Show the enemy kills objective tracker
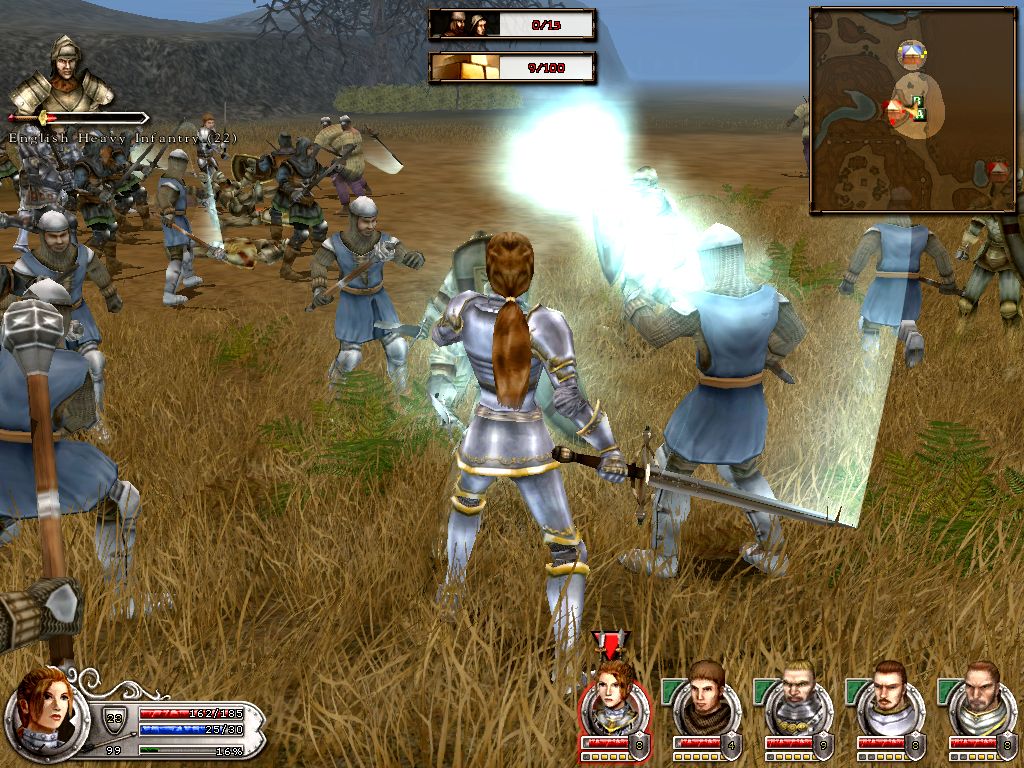This screenshot has width=1024, height=768. pos(512,24)
